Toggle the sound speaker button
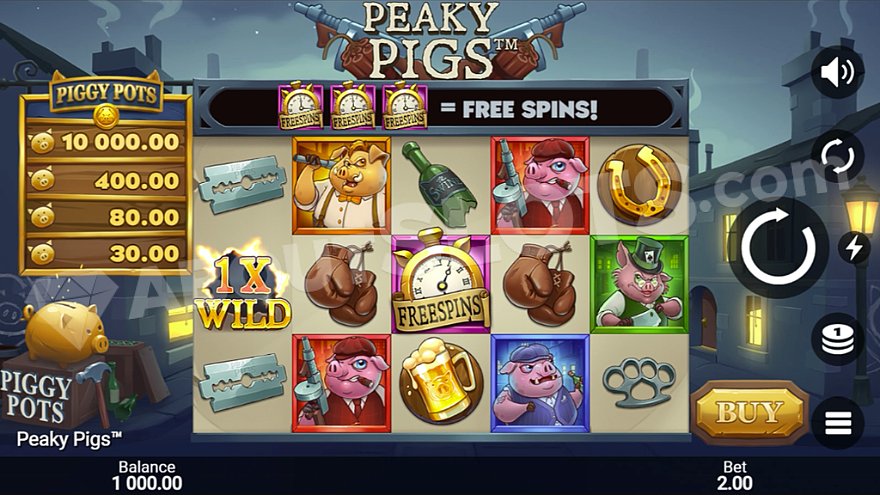 click(x=837, y=72)
